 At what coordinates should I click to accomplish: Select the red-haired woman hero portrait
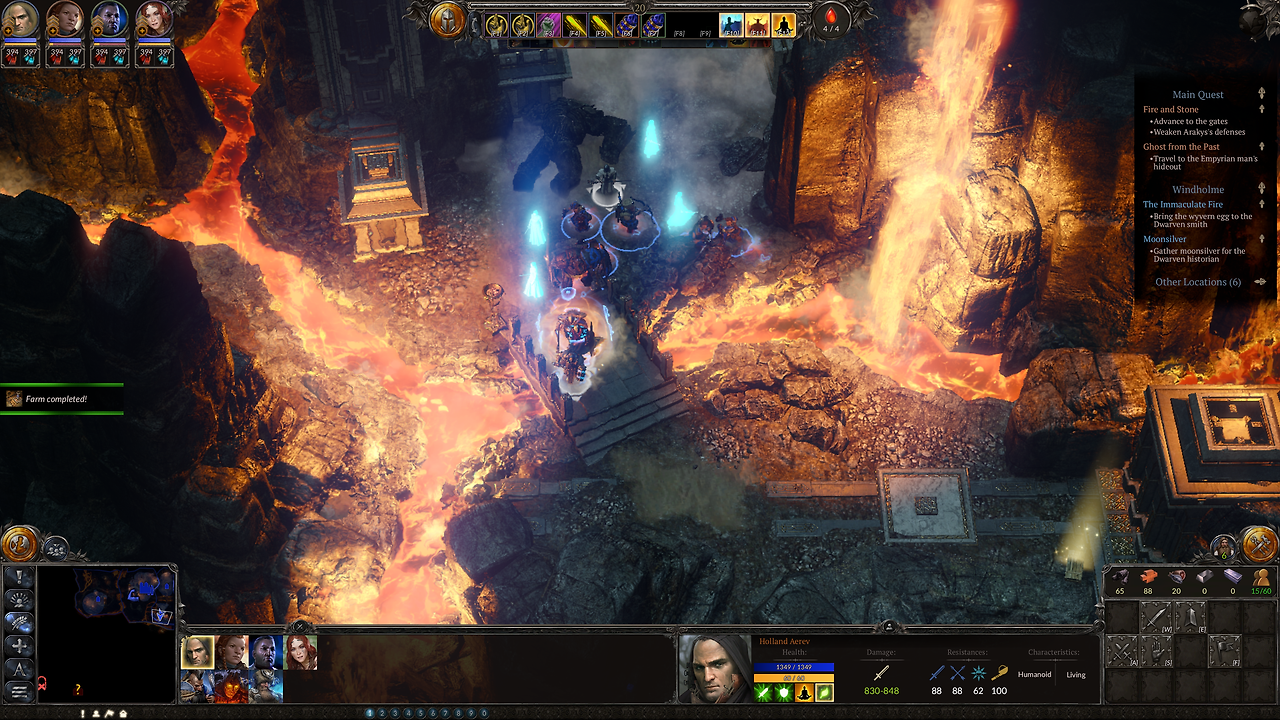[300, 652]
